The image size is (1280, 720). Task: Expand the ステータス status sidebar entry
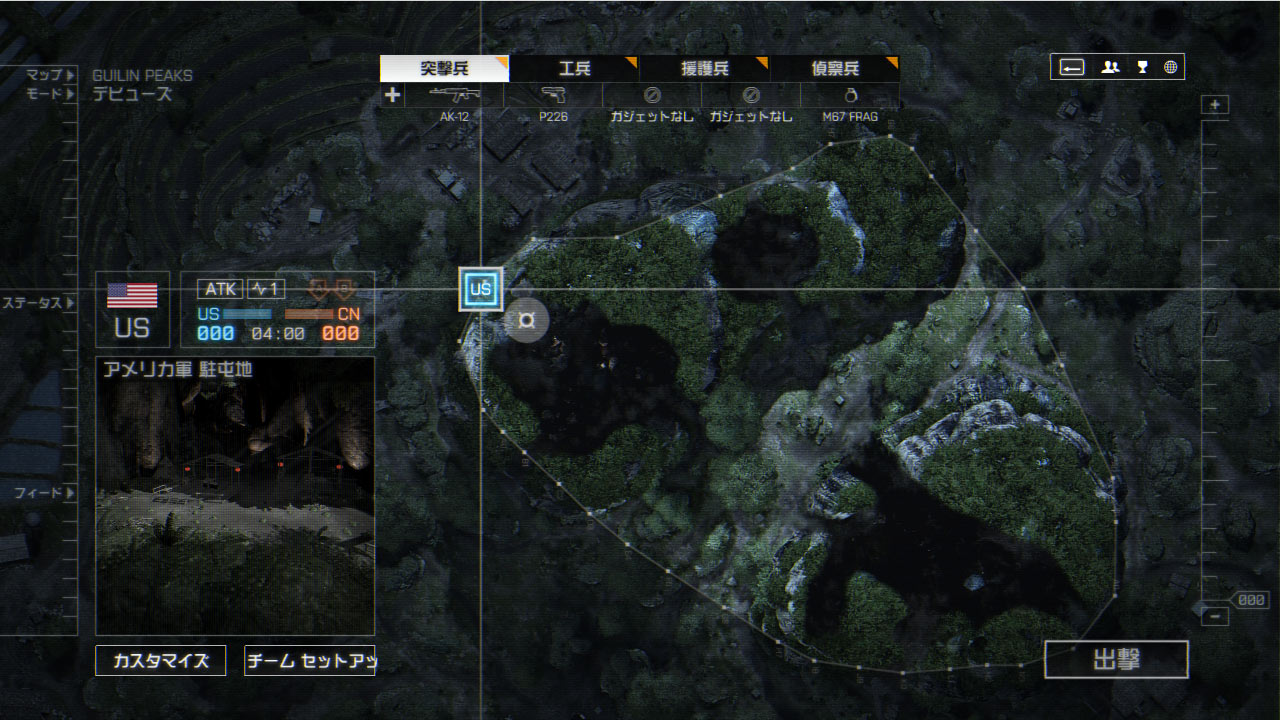(x=38, y=302)
